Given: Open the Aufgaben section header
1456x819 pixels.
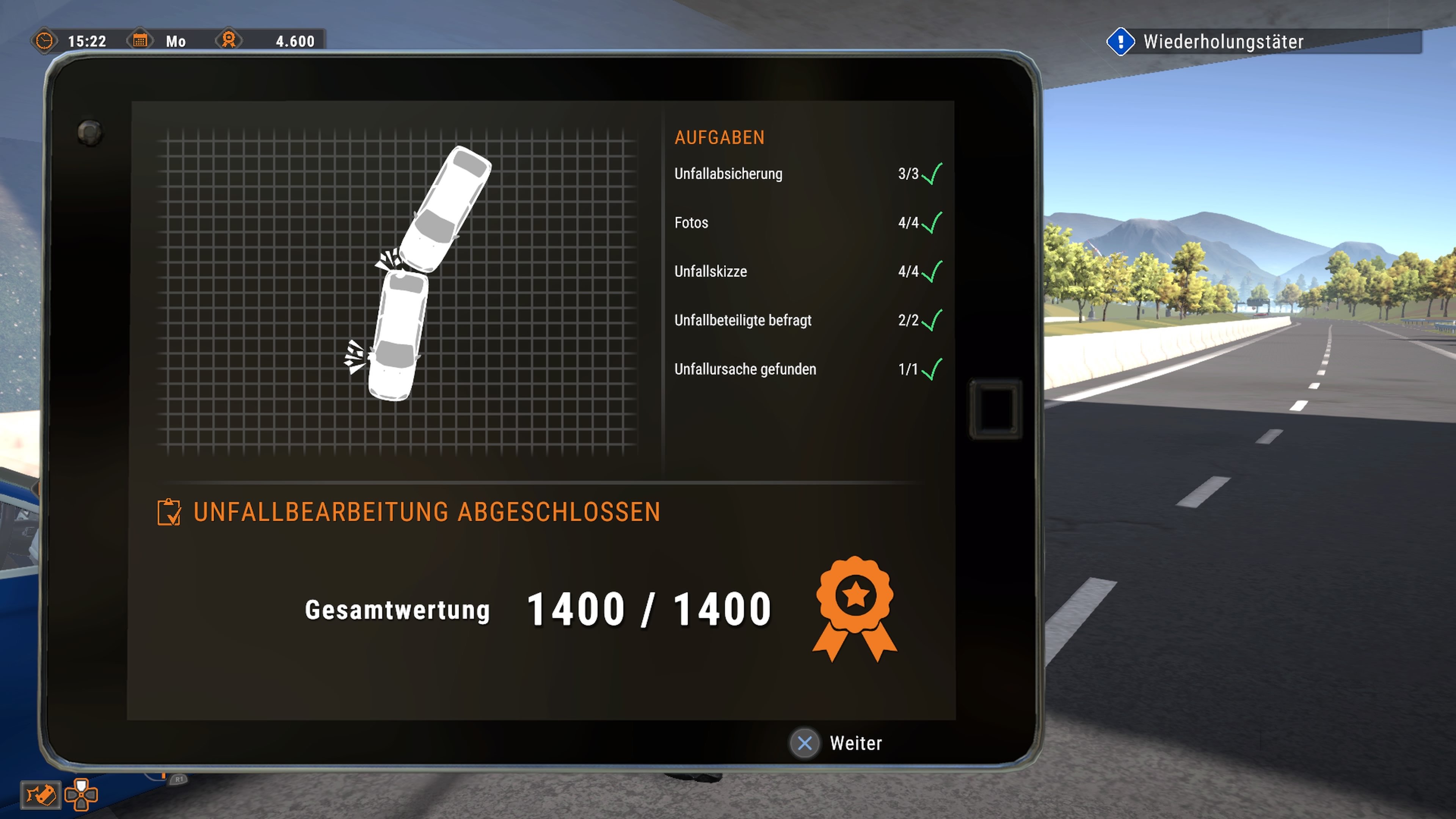Looking at the screenshot, I should click(x=719, y=137).
